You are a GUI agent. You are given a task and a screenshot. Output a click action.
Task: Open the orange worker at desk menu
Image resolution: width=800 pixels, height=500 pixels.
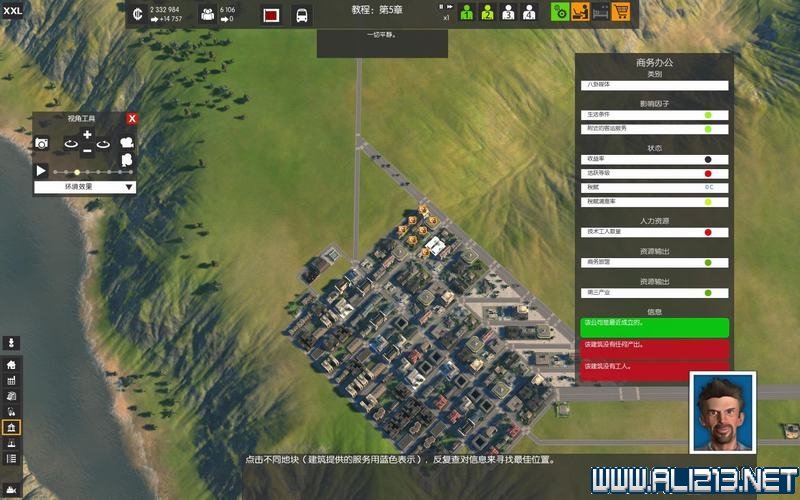pos(581,12)
